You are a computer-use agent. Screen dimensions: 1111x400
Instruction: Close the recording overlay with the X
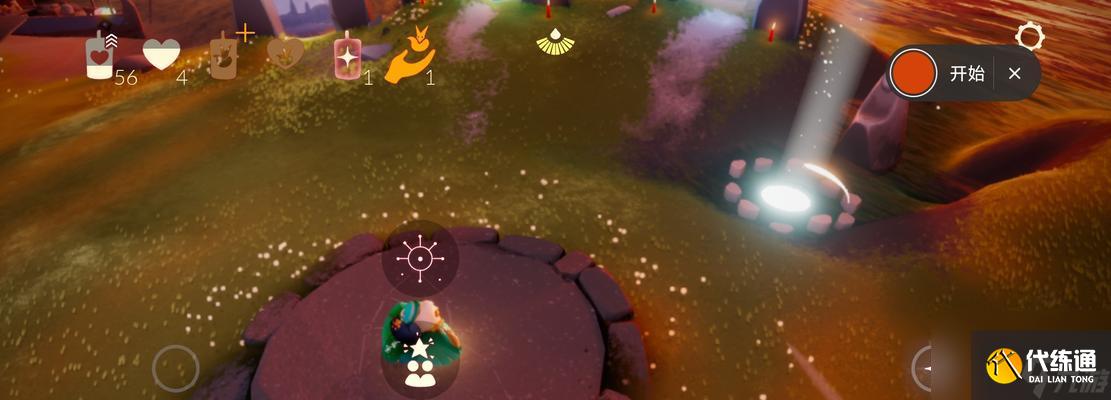pyautogui.click(x=1014, y=73)
